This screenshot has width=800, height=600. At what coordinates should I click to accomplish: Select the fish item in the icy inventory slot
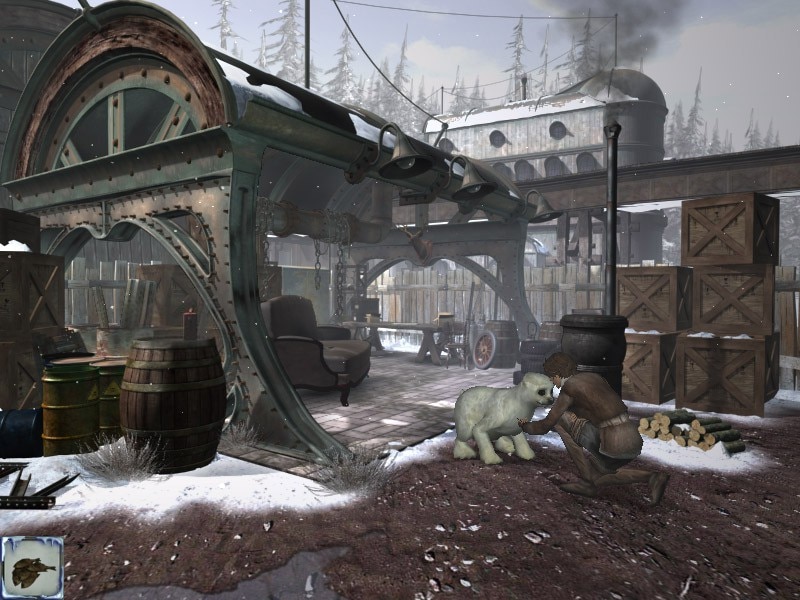click(x=32, y=567)
